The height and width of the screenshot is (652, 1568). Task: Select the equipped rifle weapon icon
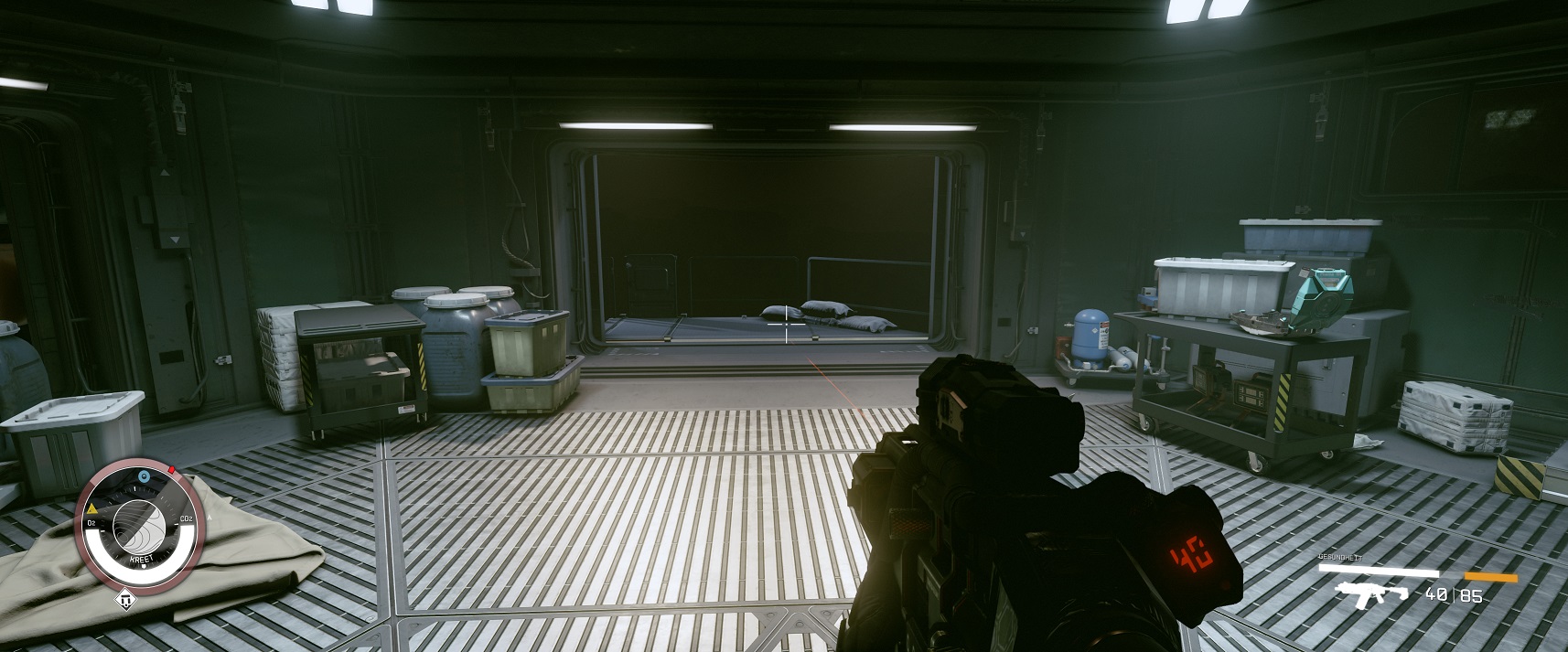pyautogui.click(x=1371, y=593)
